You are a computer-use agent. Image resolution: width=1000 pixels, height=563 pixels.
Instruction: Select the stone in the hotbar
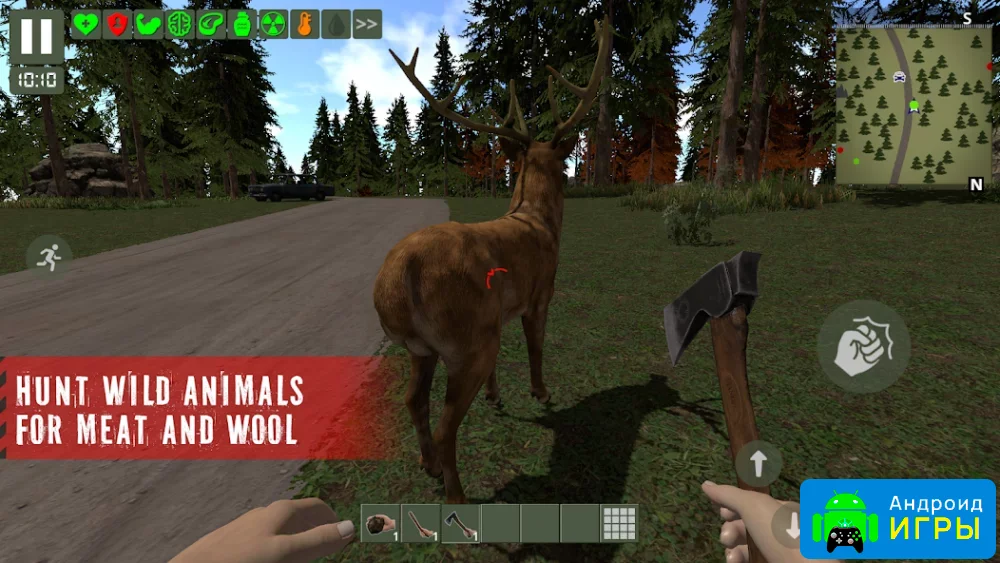381,523
